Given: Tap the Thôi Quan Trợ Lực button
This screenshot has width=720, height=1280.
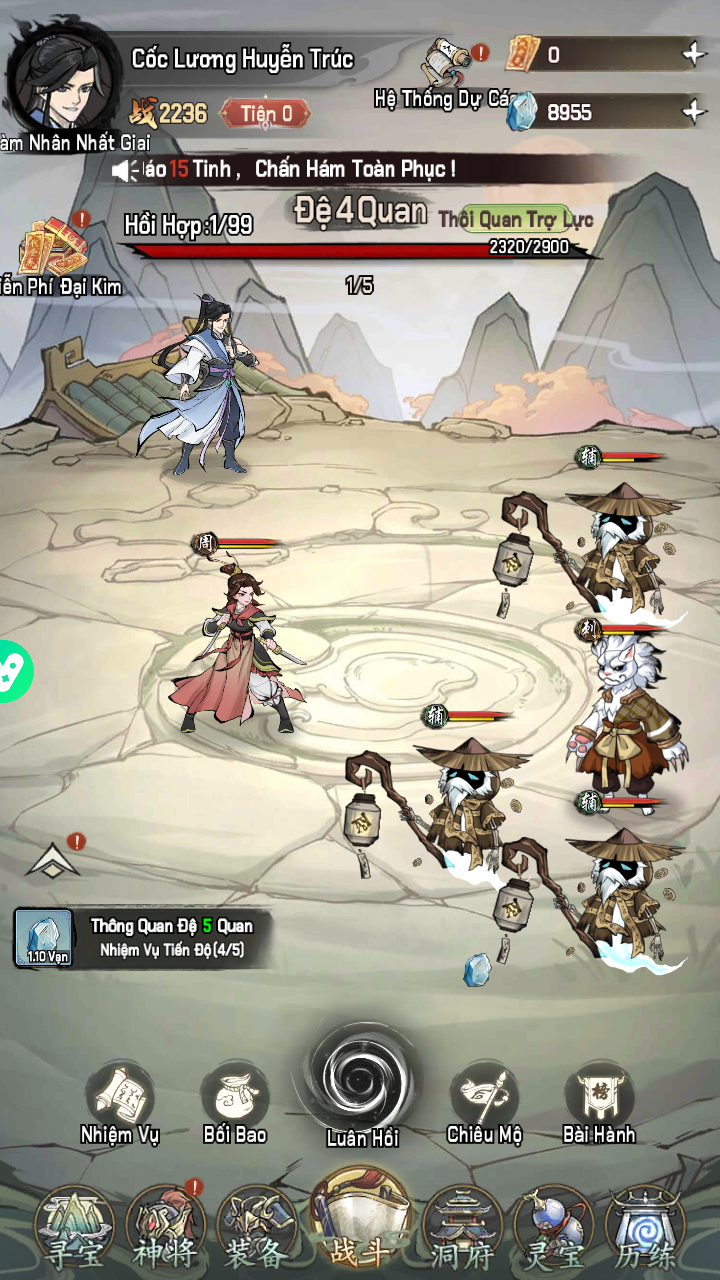Looking at the screenshot, I should coord(514,219).
